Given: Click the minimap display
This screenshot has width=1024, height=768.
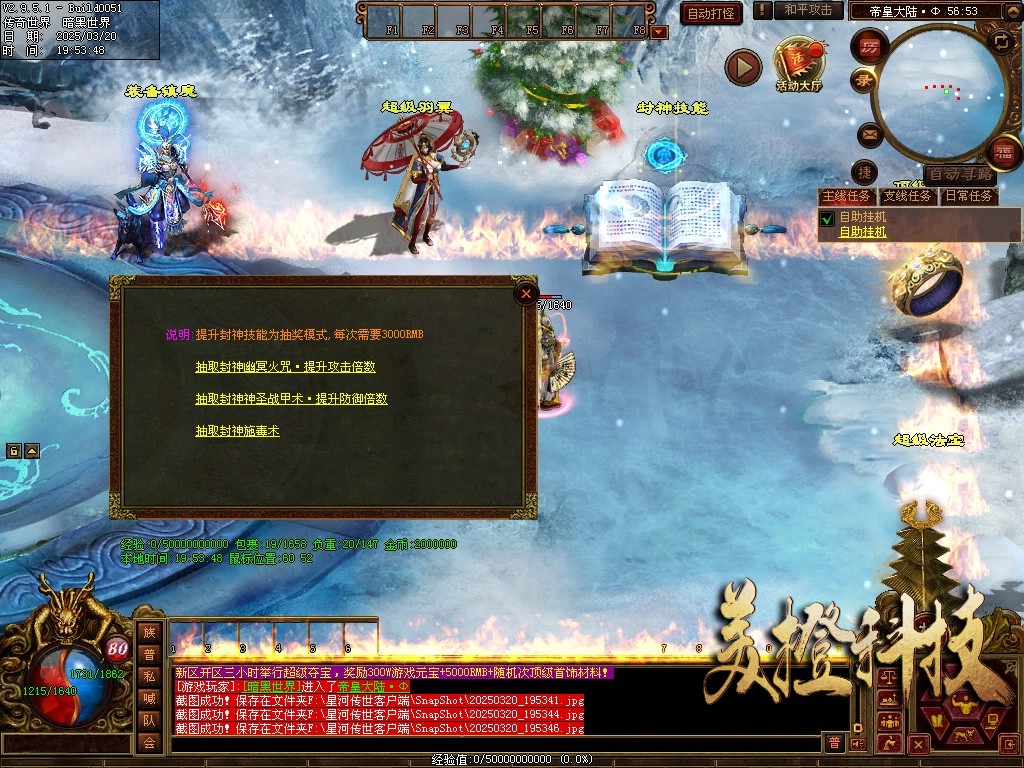Looking at the screenshot, I should click(939, 92).
